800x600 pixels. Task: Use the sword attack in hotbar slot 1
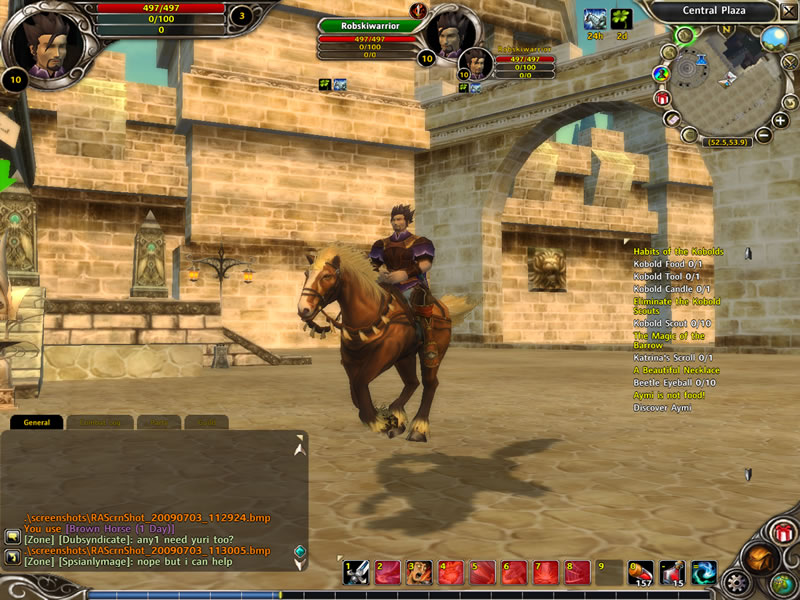click(x=356, y=573)
